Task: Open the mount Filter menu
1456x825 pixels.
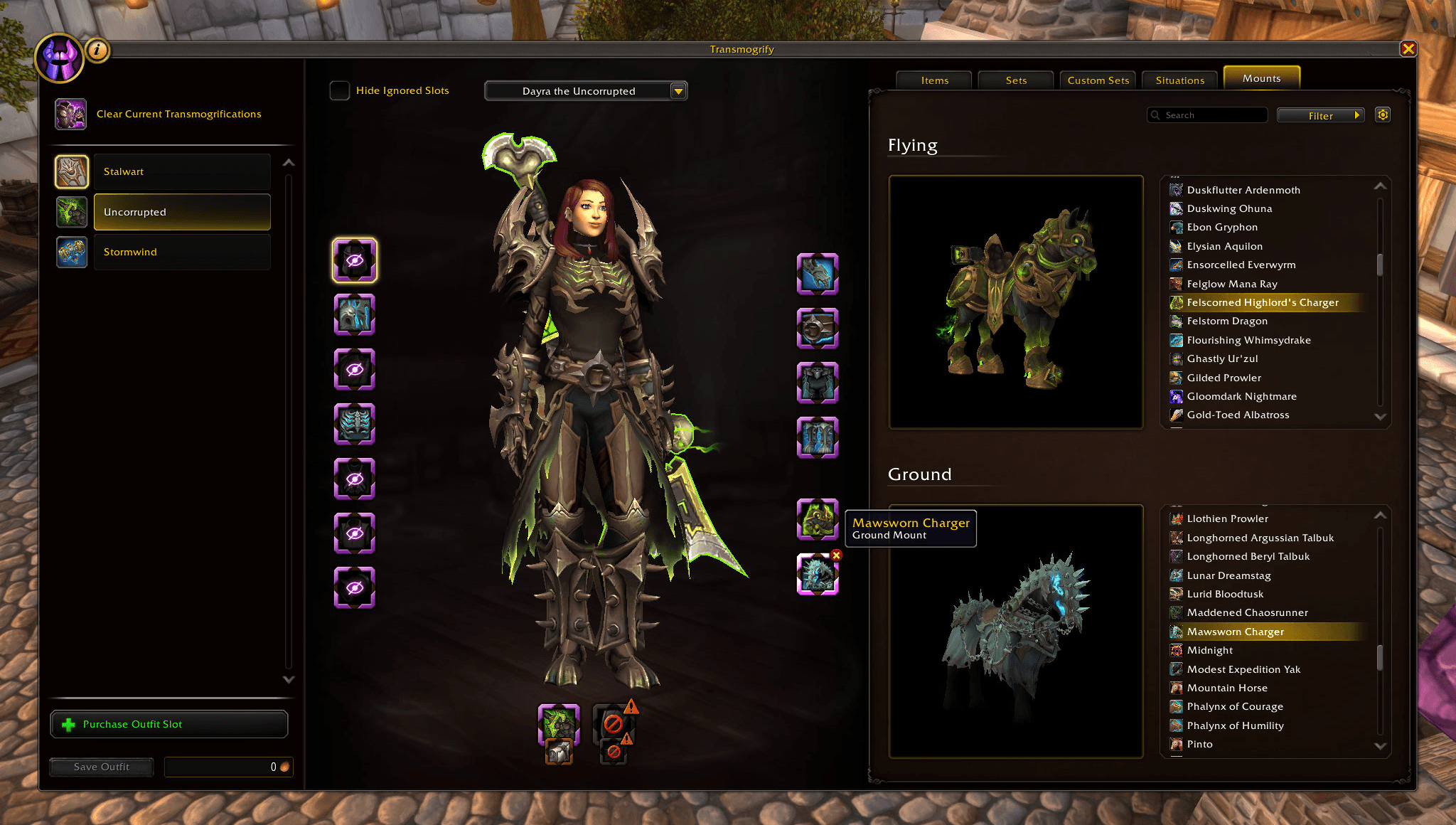Action: [1320, 115]
